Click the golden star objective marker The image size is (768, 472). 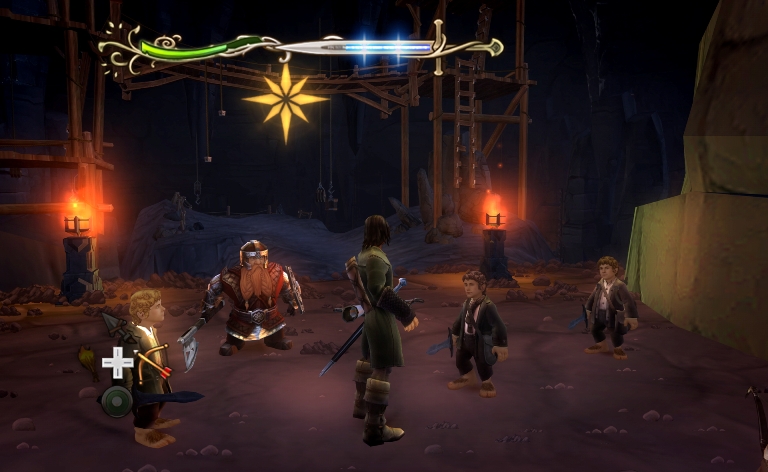pos(285,100)
